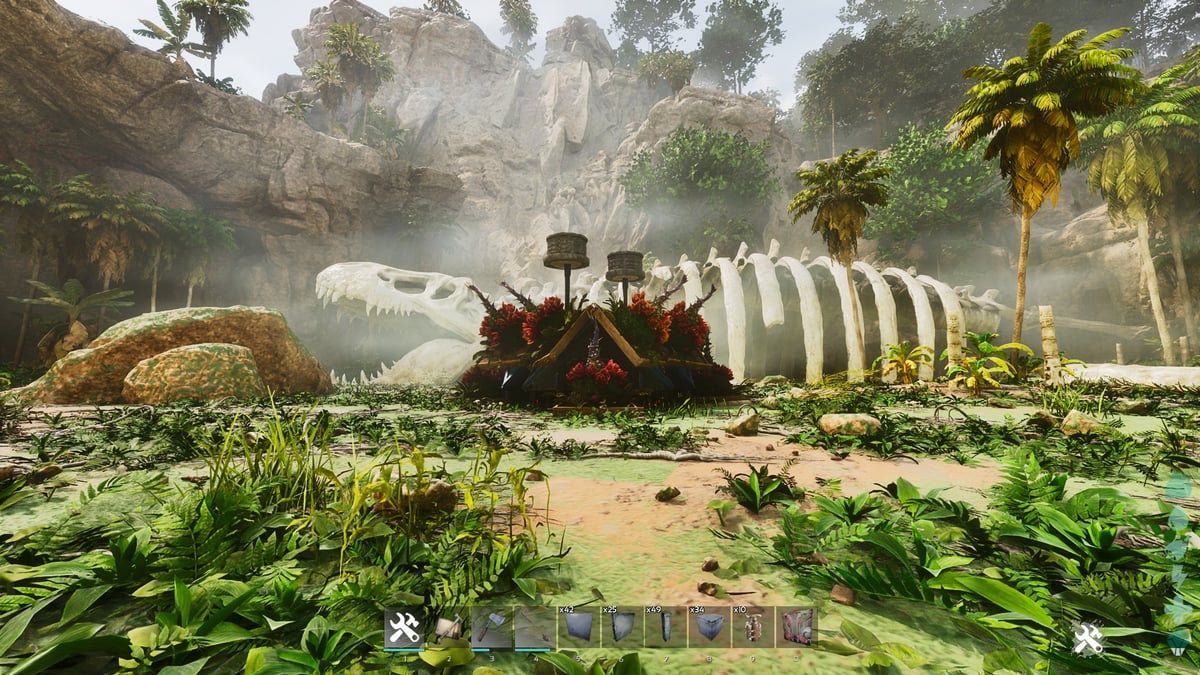Click the crafting tools icon near the status icons
The width and height of the screenshot is (1200, 675).
pyautogui.click(x=1088, y=638)
